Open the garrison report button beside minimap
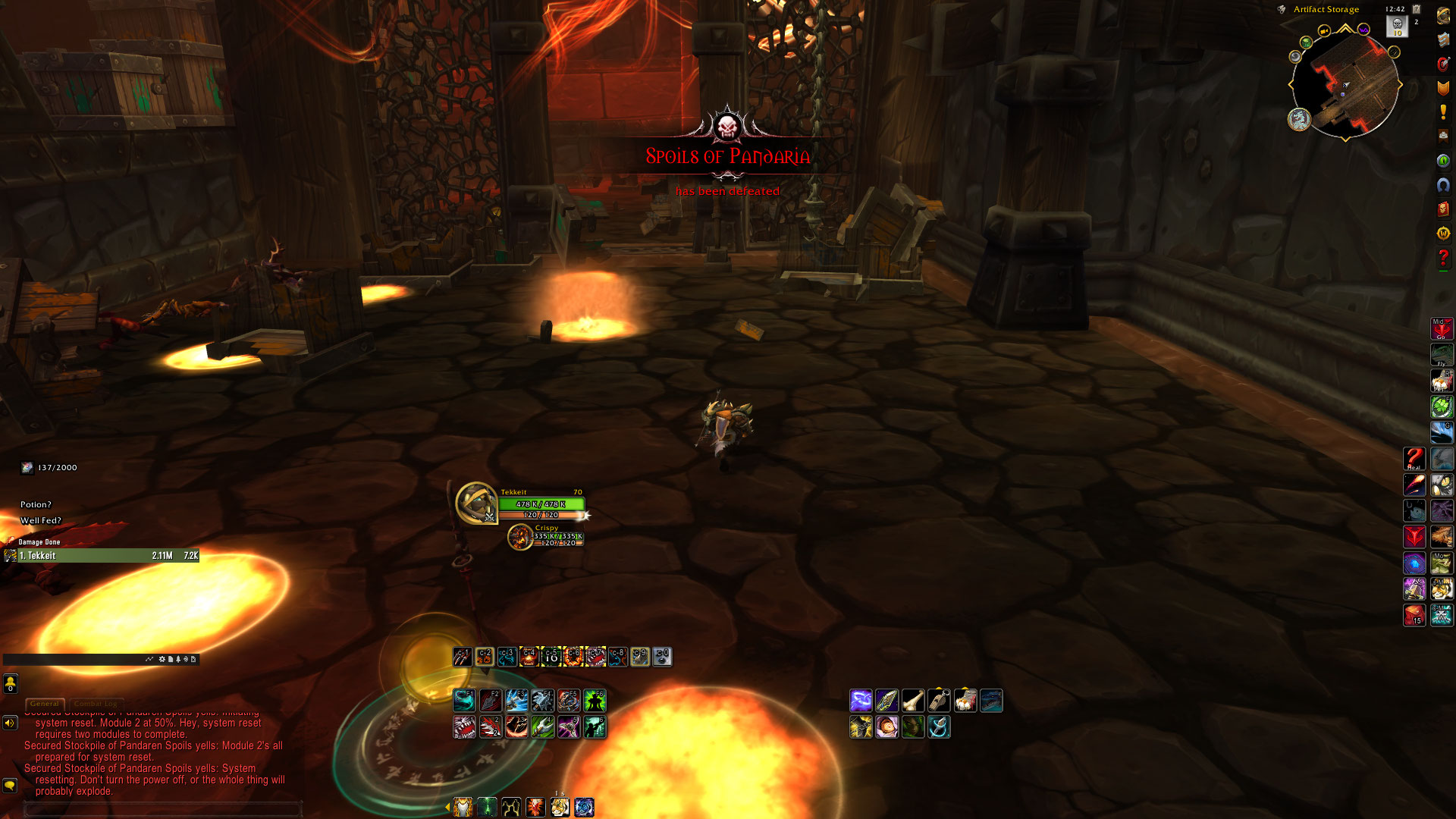 coord(1299,119)
